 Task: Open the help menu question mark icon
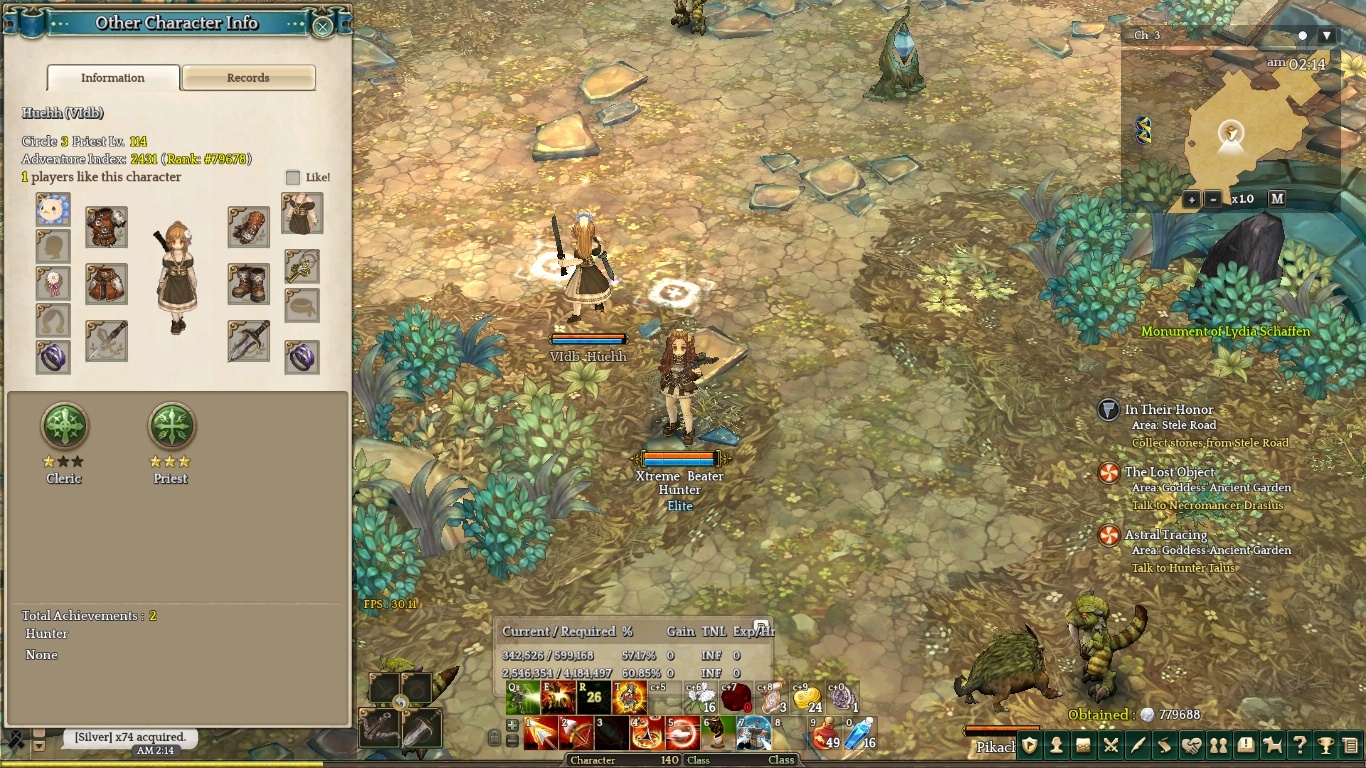click(1299, 745)
